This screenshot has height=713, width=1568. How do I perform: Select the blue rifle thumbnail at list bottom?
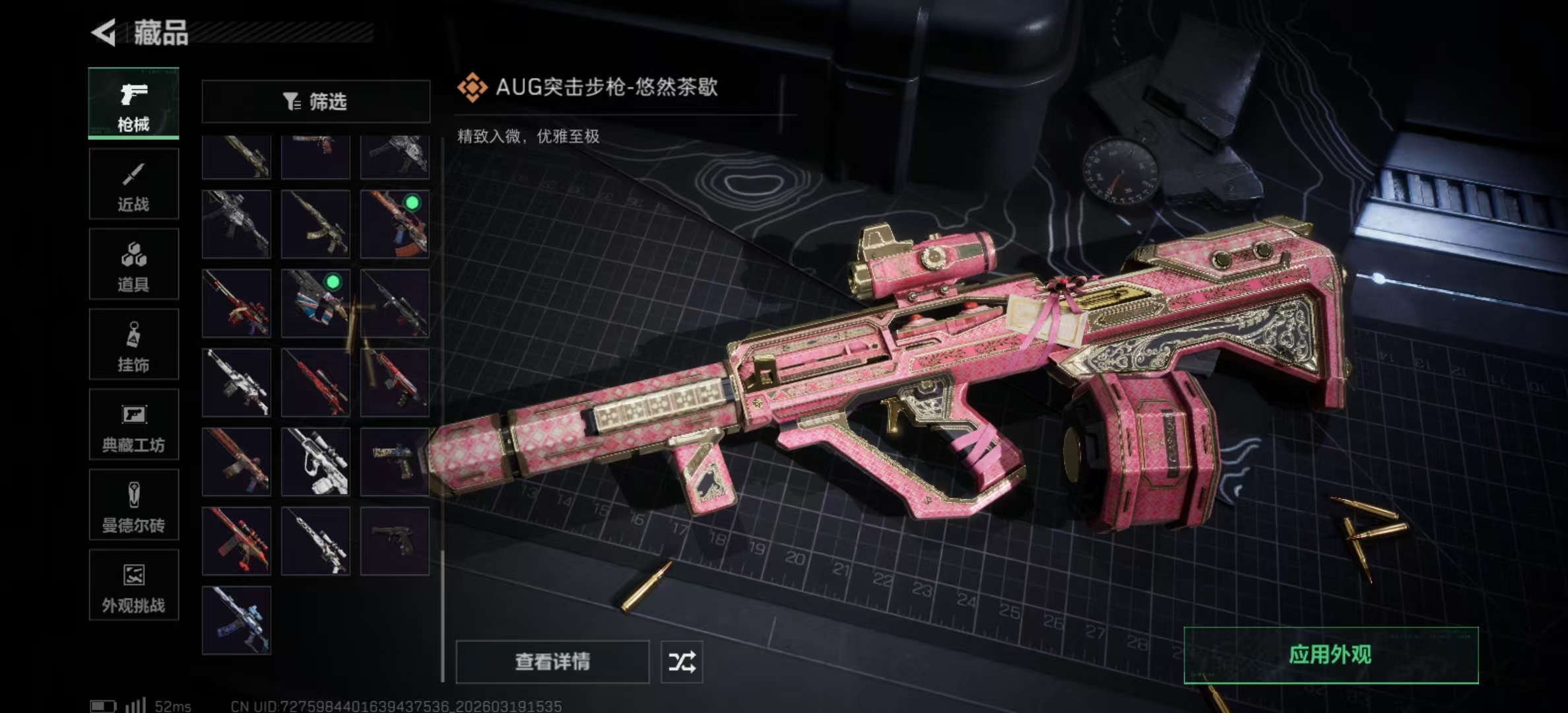236,621
